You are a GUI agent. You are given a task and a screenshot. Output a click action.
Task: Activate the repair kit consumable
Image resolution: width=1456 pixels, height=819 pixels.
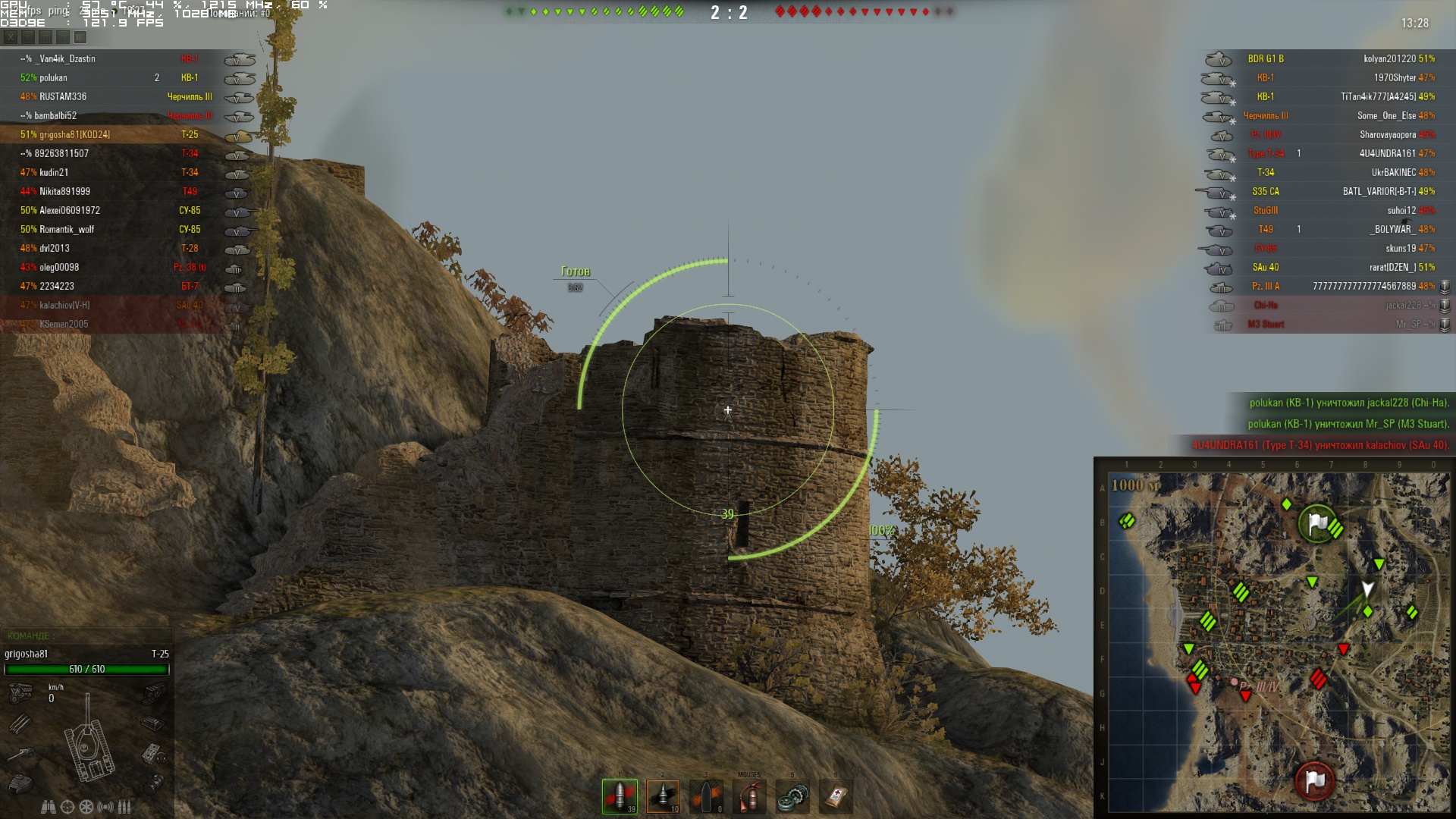(792, 796)
